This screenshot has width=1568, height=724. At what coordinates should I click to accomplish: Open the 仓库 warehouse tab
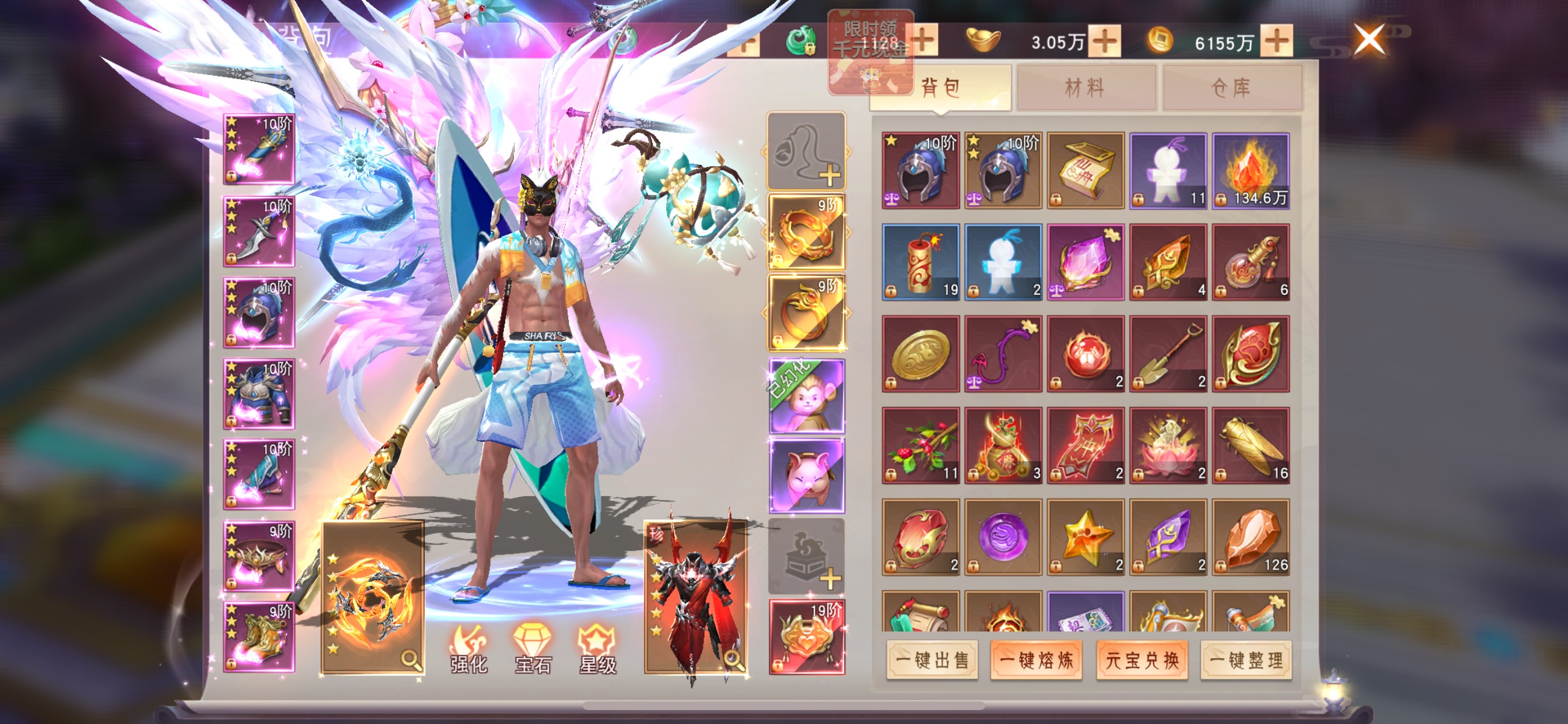(1231, 87)
